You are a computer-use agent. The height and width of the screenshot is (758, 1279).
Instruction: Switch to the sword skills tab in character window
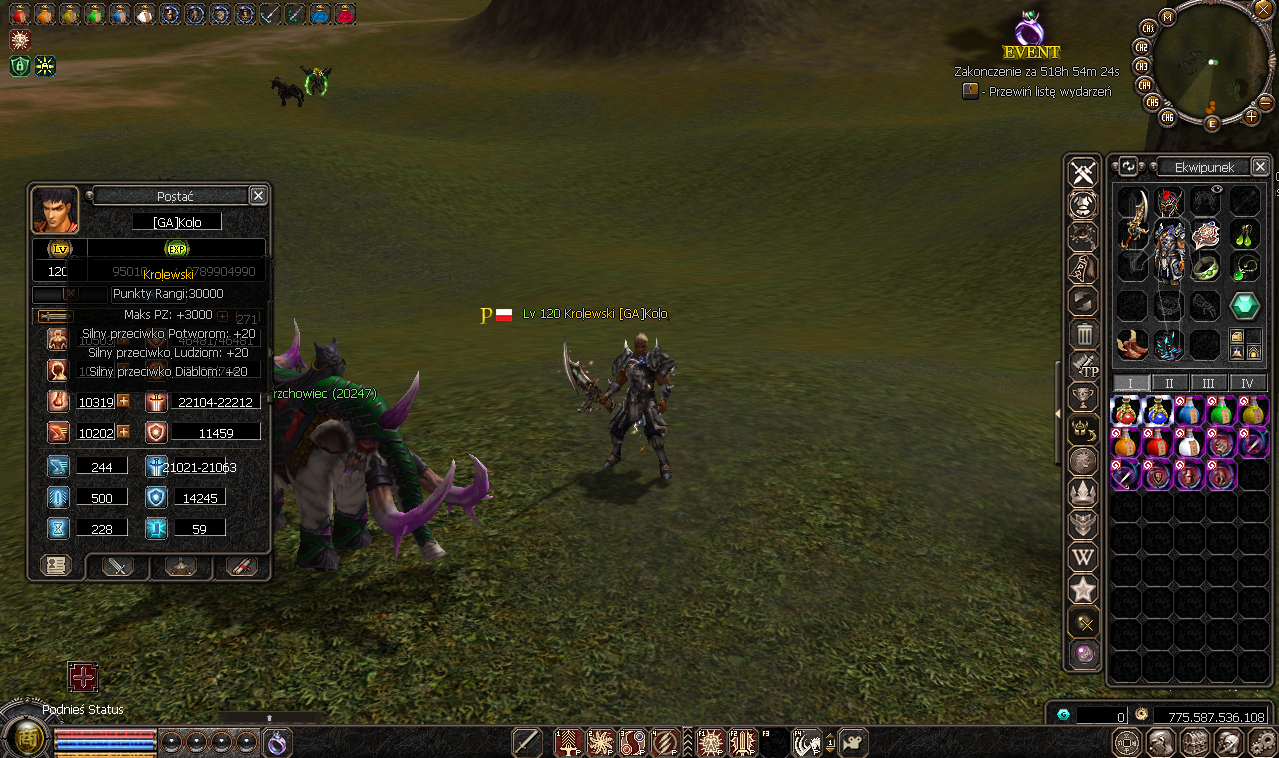[x=118, y=566]
